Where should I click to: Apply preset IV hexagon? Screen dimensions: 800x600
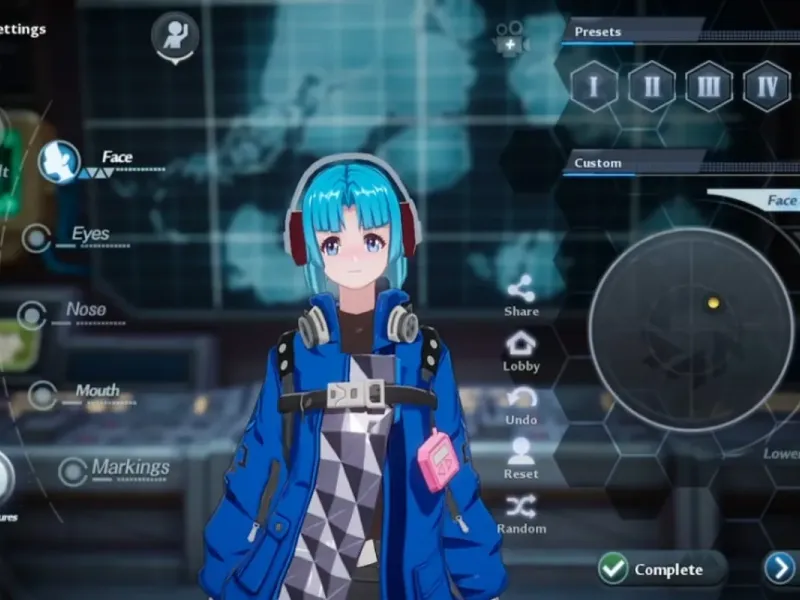point(767,86)
